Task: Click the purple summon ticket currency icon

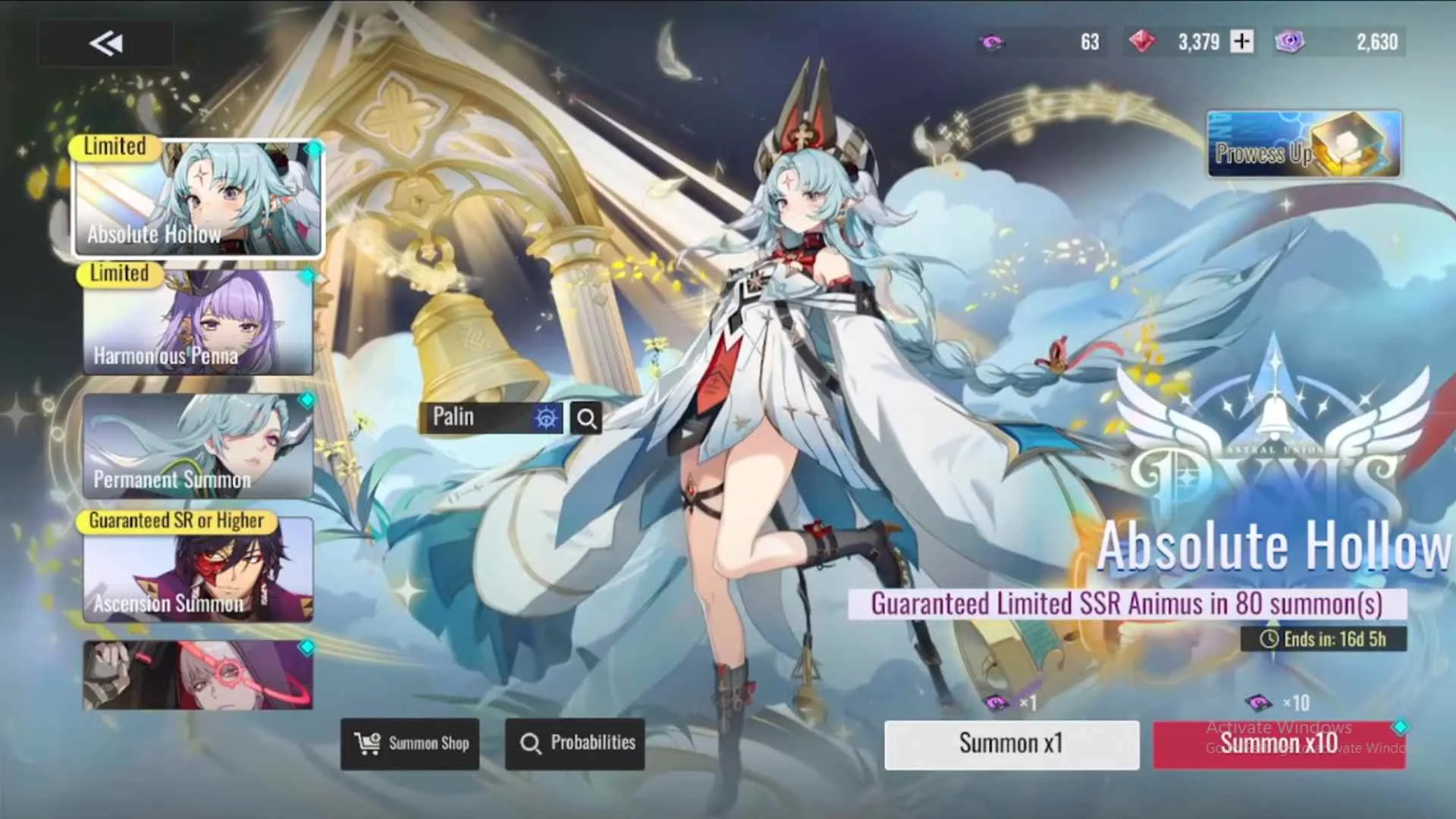Action: pyautogui.click(x=991, y=42)
